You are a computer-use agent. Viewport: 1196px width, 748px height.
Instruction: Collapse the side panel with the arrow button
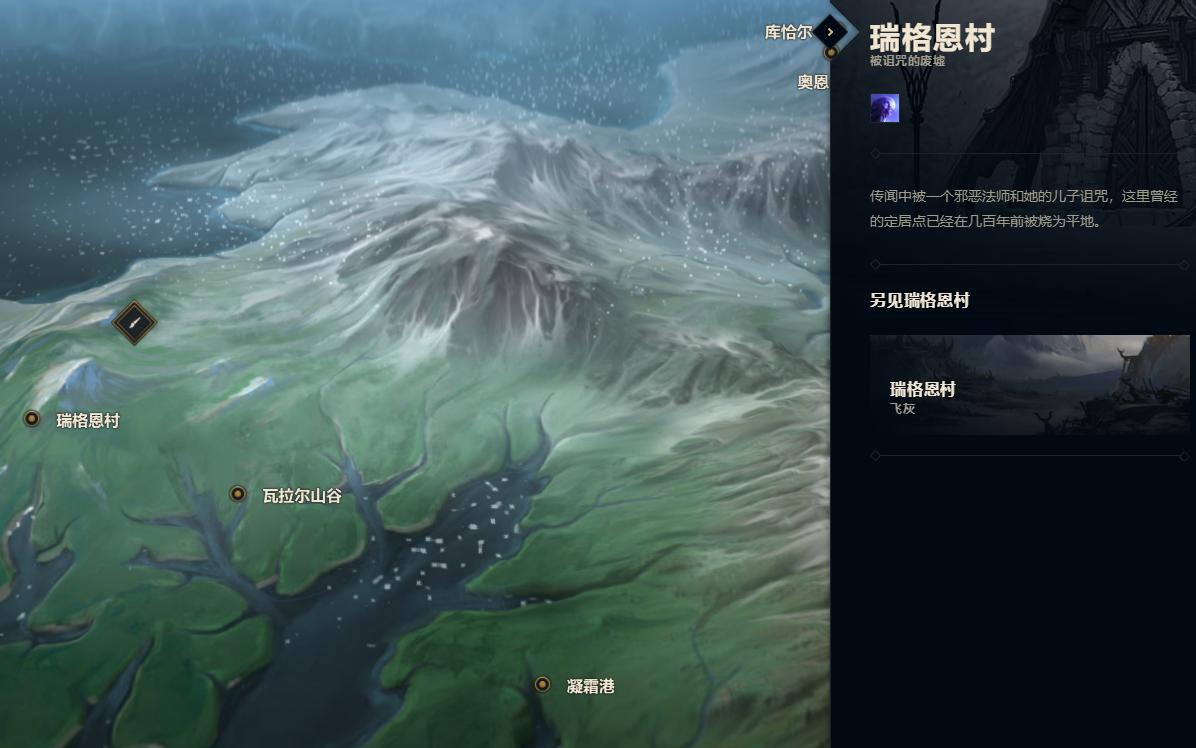[x=830, y=32]
